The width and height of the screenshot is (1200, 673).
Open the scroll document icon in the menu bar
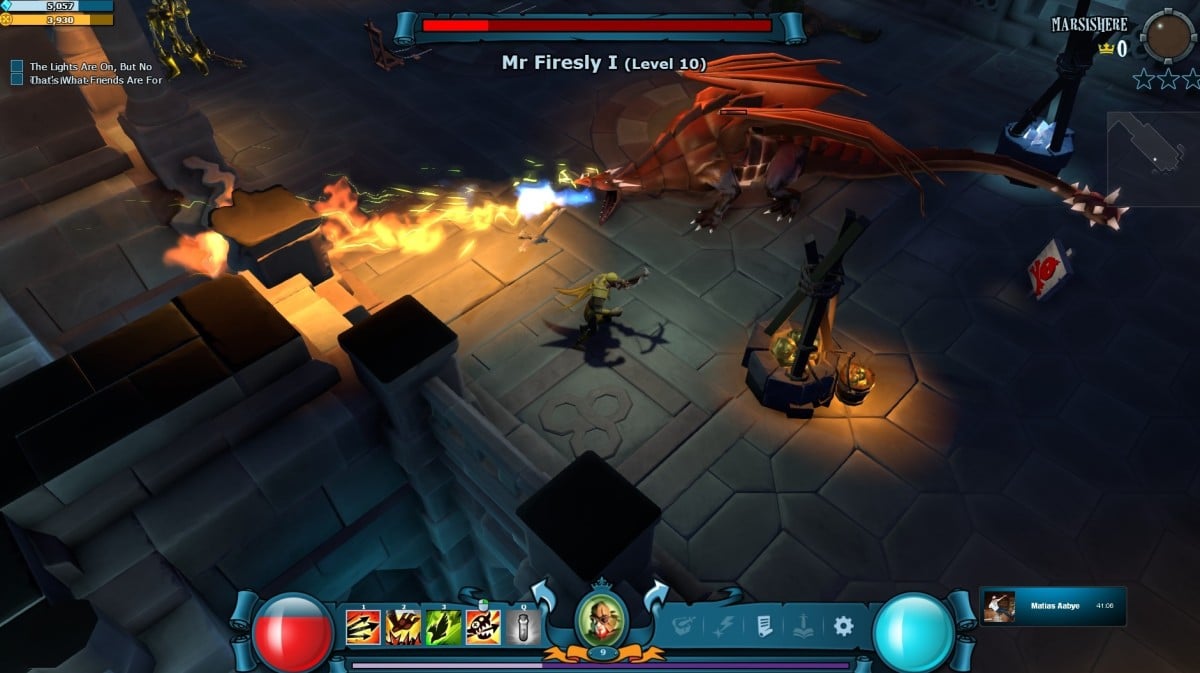(764, 627)
